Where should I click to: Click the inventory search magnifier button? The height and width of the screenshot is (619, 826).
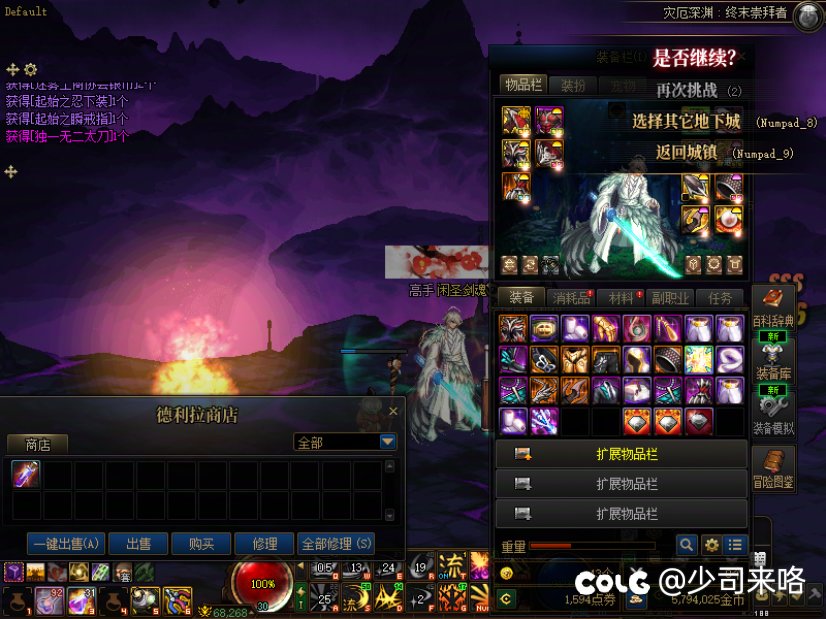tap(686, 545)
